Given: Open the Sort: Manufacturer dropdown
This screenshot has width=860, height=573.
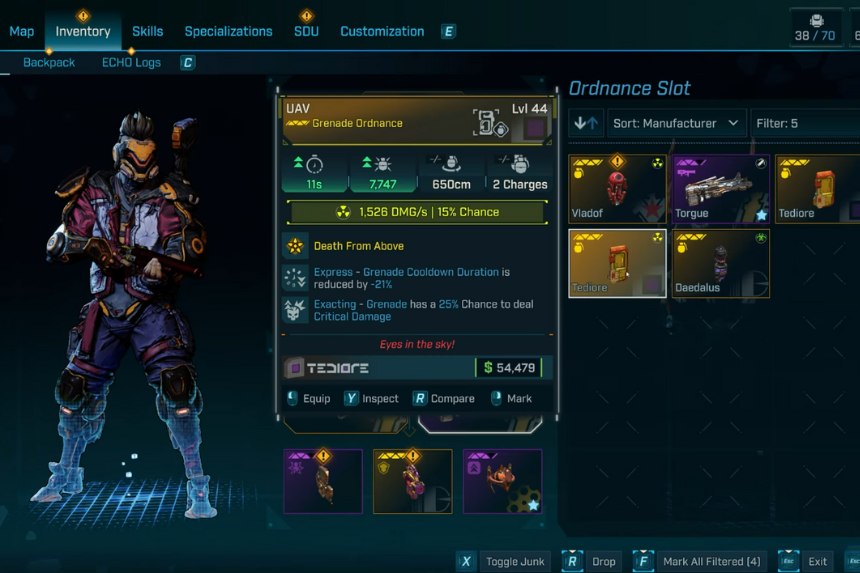Looking at the screenshot, I should 676,123.
